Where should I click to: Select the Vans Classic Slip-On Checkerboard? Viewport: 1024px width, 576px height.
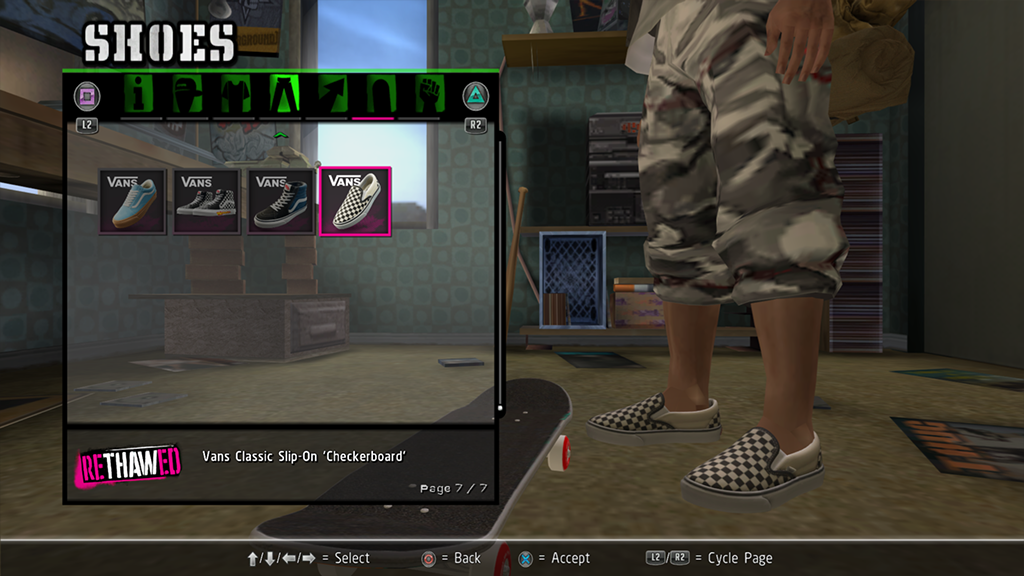(355, 201)
